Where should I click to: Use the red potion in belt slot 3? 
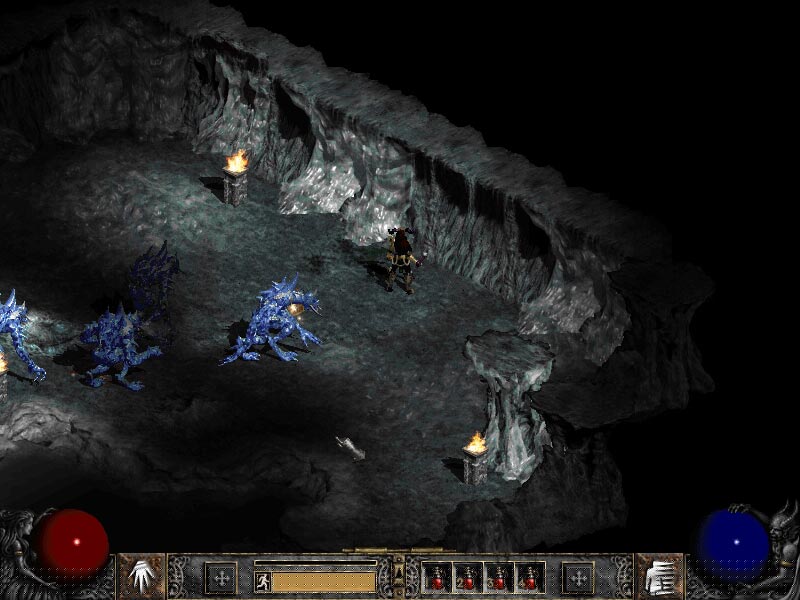click(496, 577)
